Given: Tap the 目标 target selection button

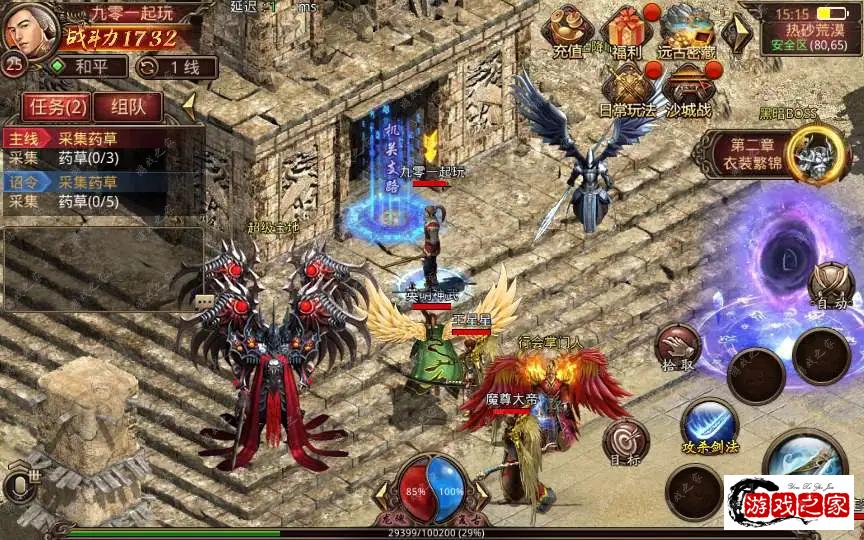Looking at the screenshot, I should tap(625, 442).
